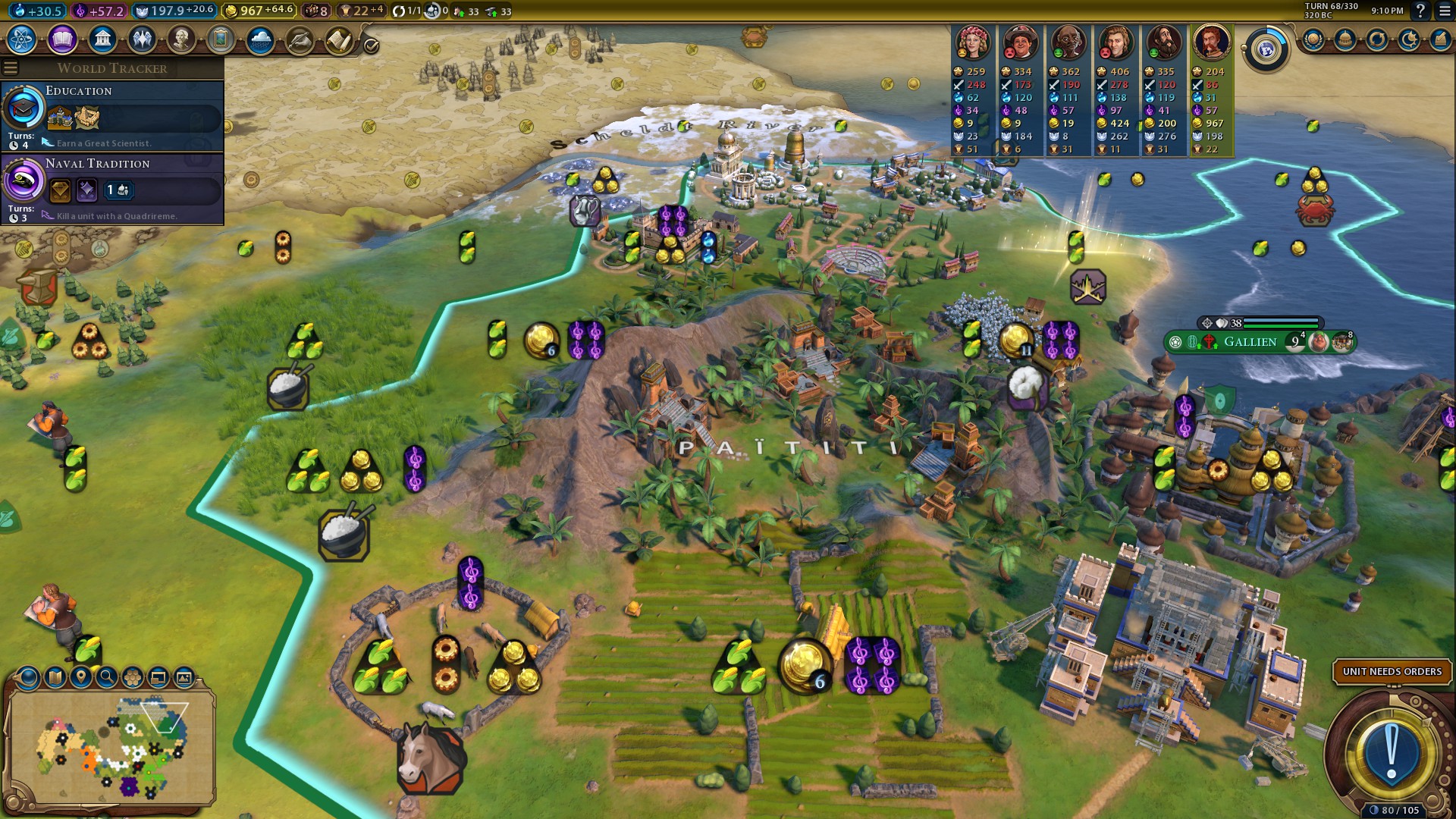Click the red-haired leader portrait
This screenshot has height=819, width=1456.
point(1211,42)
